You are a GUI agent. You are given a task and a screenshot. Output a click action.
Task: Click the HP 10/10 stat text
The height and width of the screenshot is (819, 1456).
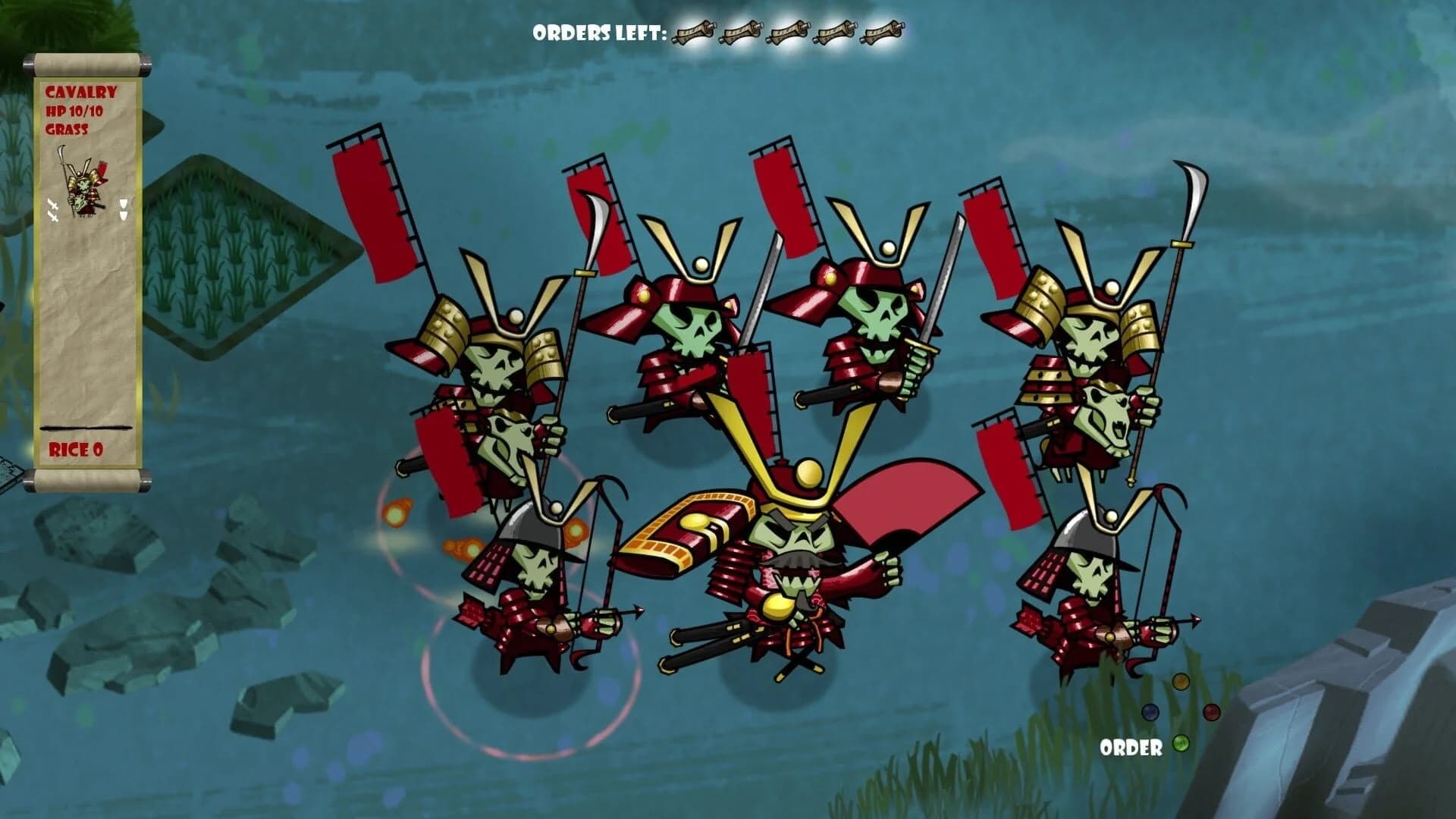pos(75,111)
